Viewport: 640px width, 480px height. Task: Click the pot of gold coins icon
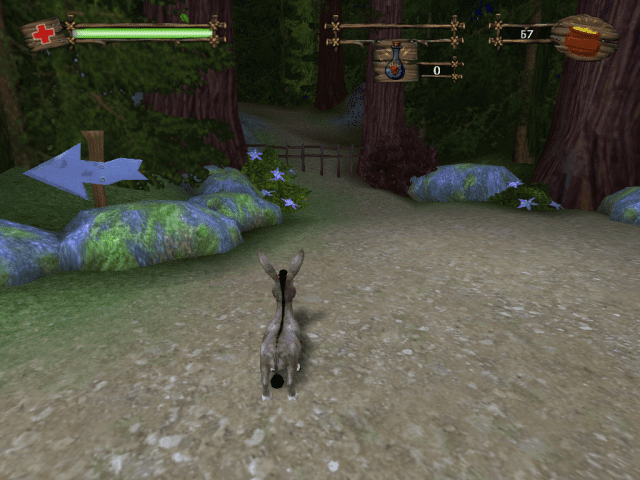pos(583,37)
